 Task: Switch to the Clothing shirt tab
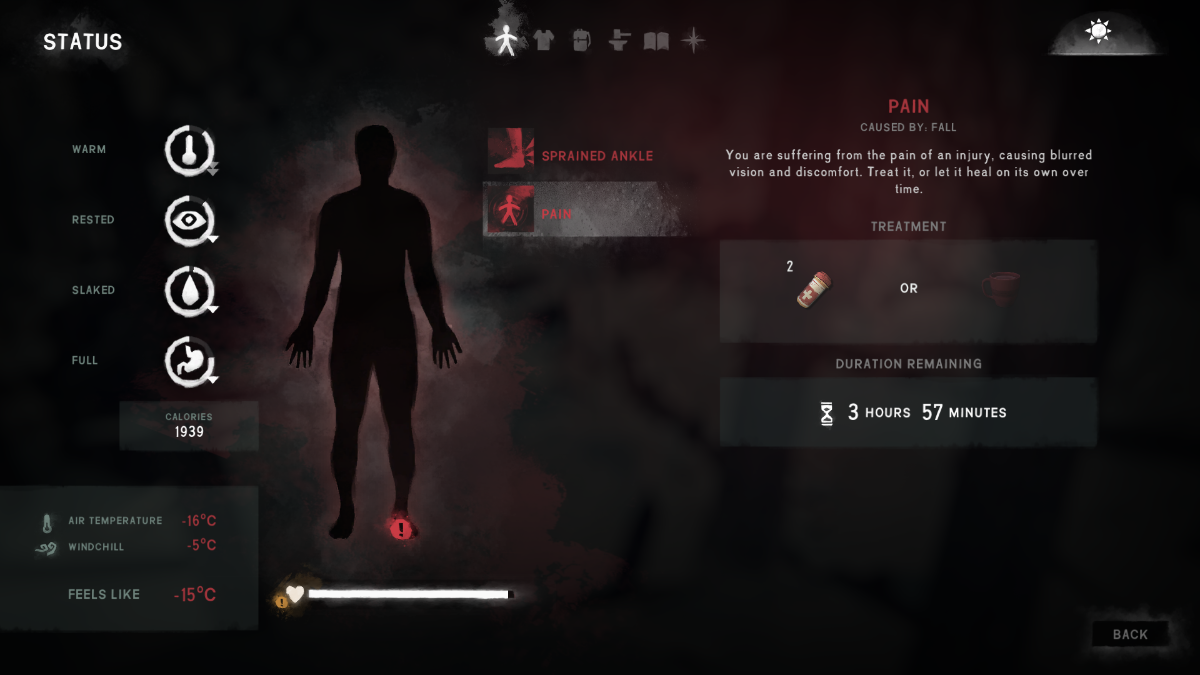pos(543,40)
